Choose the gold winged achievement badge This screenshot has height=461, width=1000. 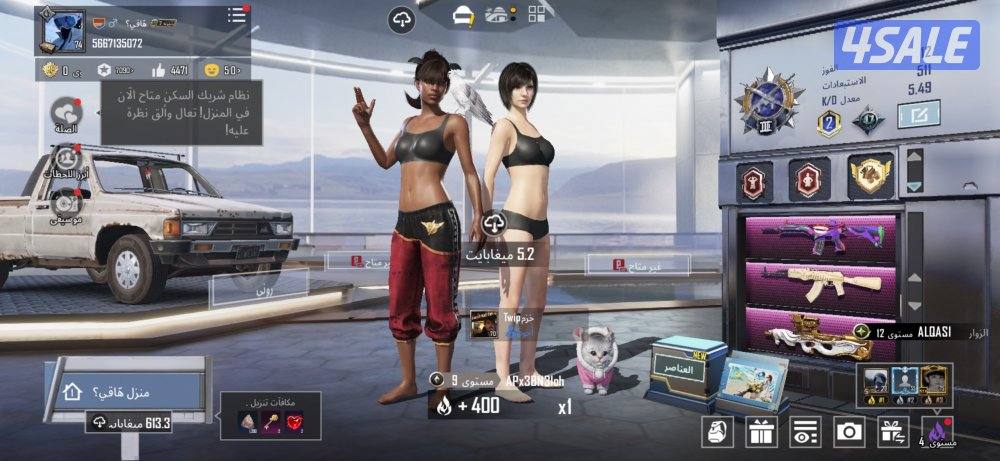coord(870,177)
